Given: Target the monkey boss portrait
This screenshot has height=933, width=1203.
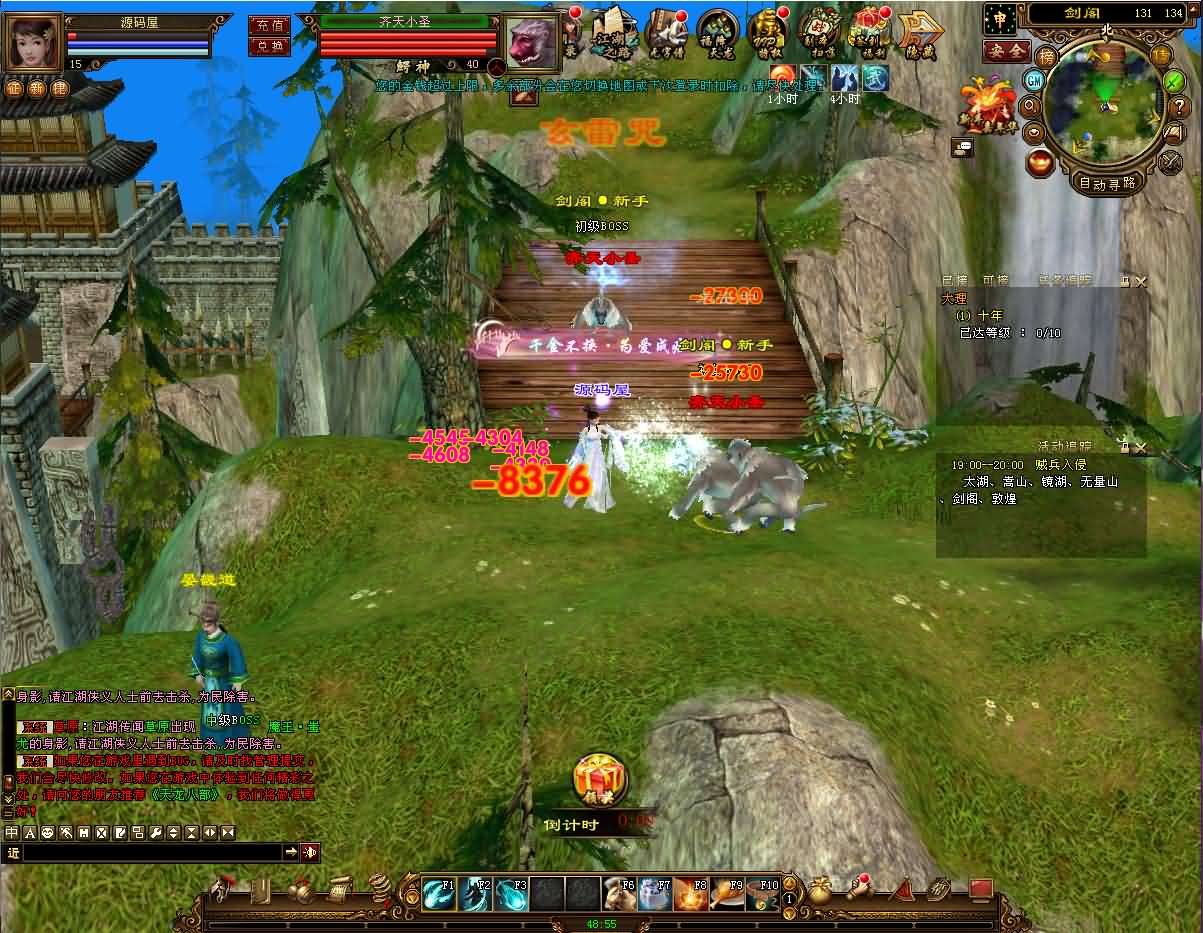Looking at the screenshot, I should point(532,42).
